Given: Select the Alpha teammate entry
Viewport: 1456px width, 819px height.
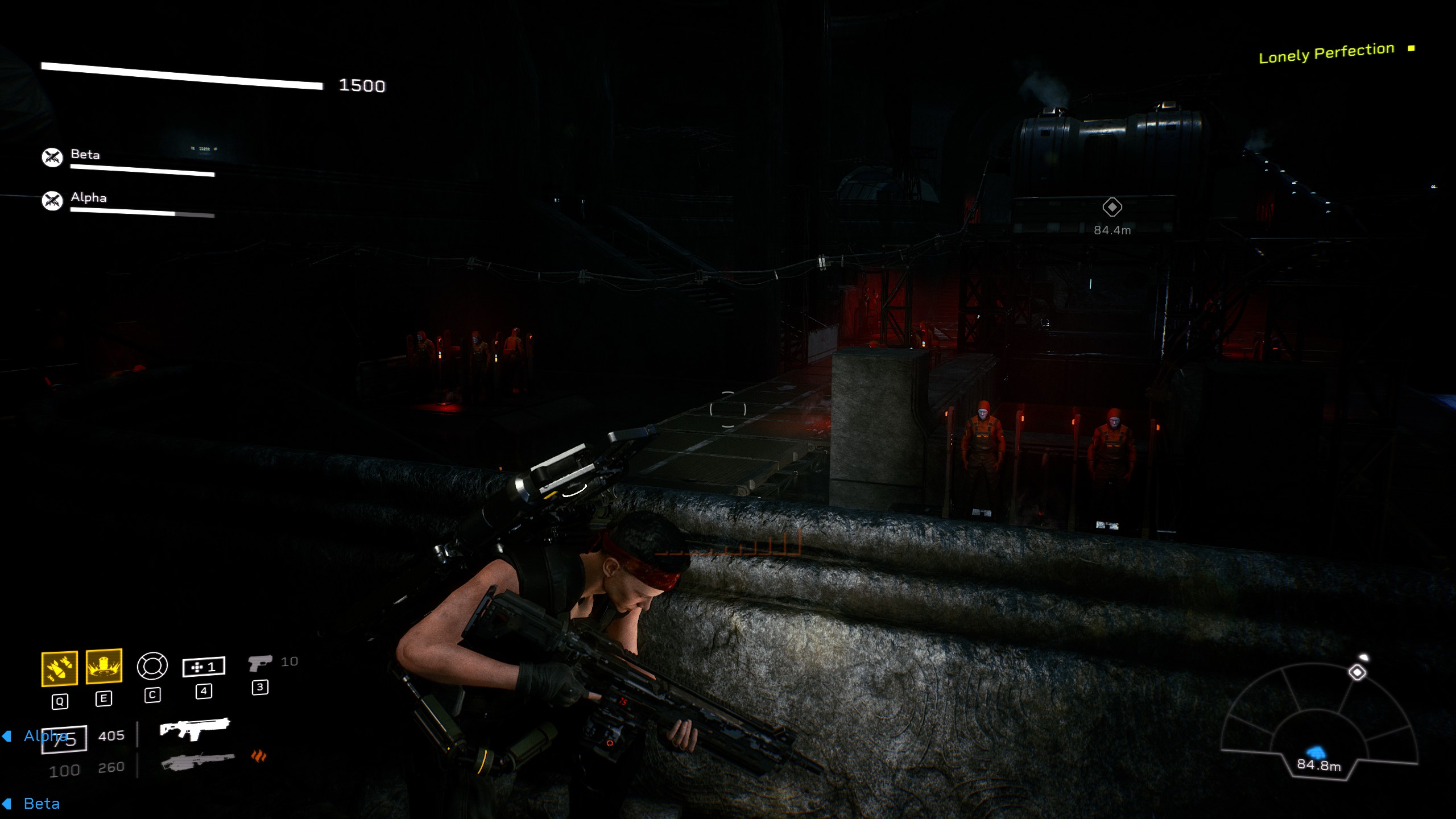Looking at the screenshot, I should pyautogui.click(x=88, y=198).
